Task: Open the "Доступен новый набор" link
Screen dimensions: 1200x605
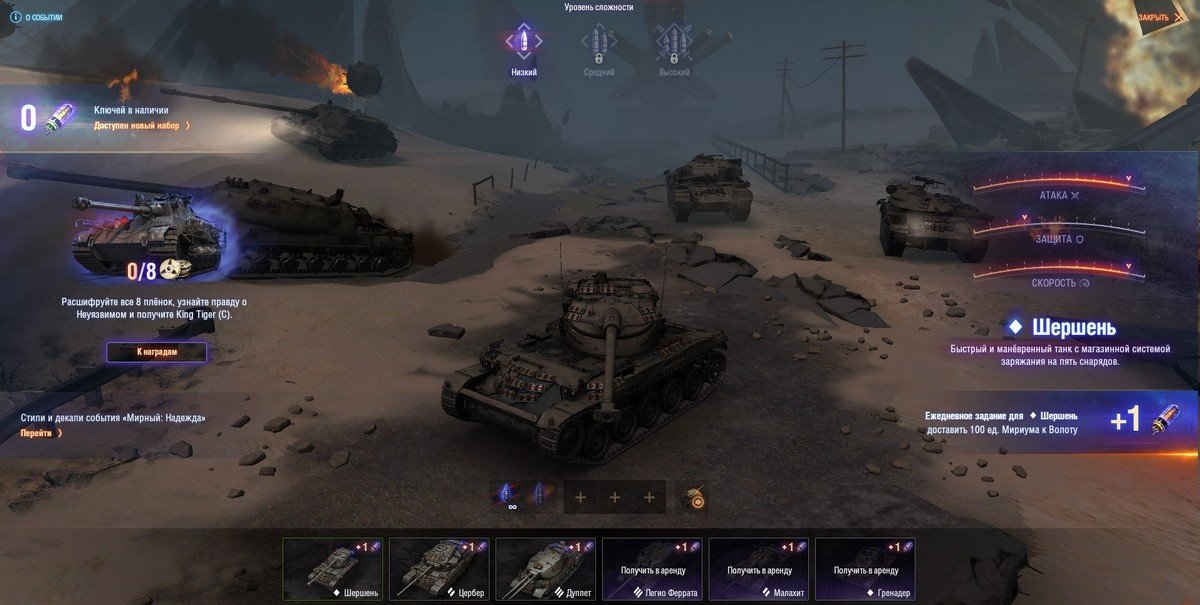Action: 141,126
